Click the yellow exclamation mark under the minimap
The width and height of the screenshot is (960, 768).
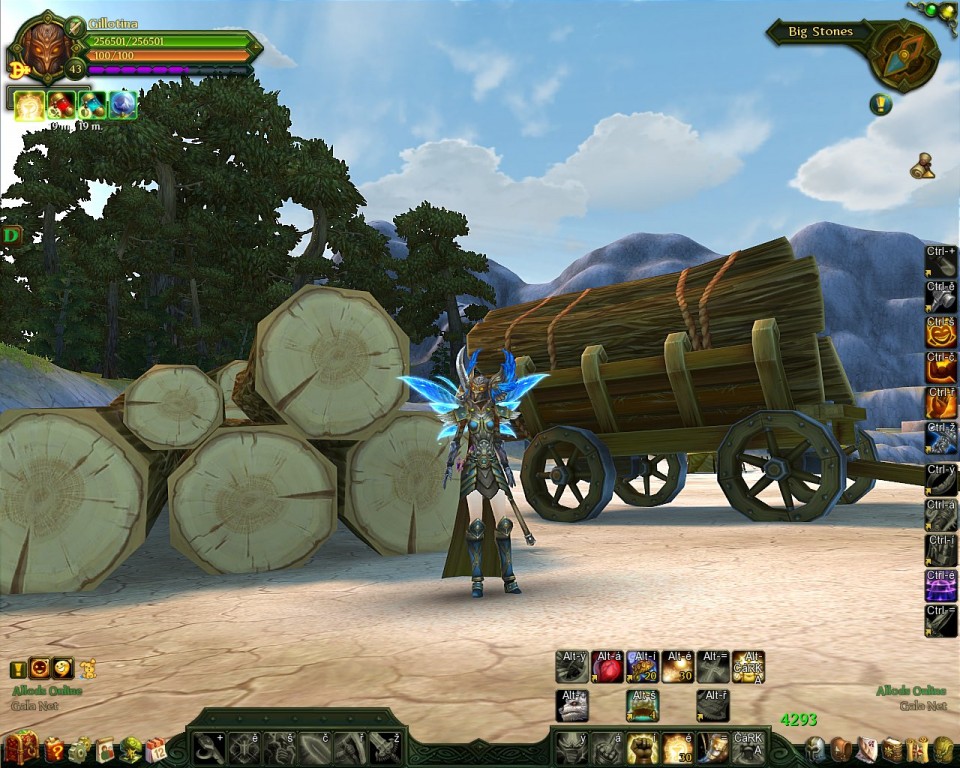880,104
